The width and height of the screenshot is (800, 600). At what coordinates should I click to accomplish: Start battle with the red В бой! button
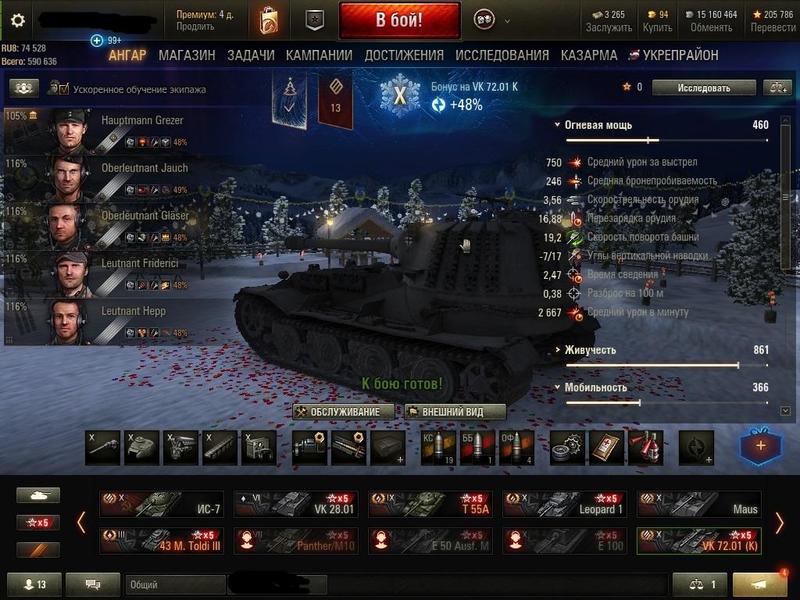[399, 19]
